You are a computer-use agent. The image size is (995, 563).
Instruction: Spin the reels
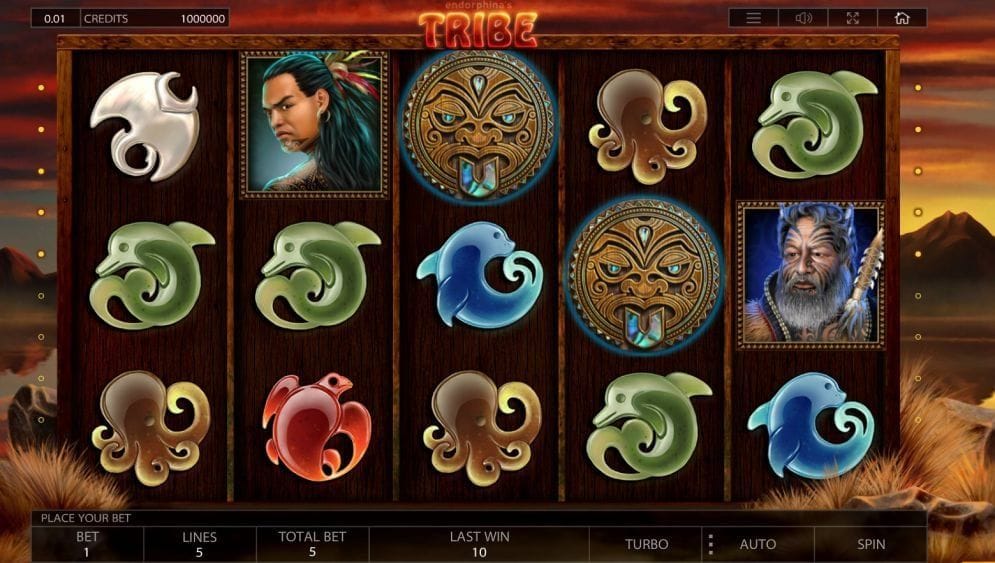tap(870, 544)
